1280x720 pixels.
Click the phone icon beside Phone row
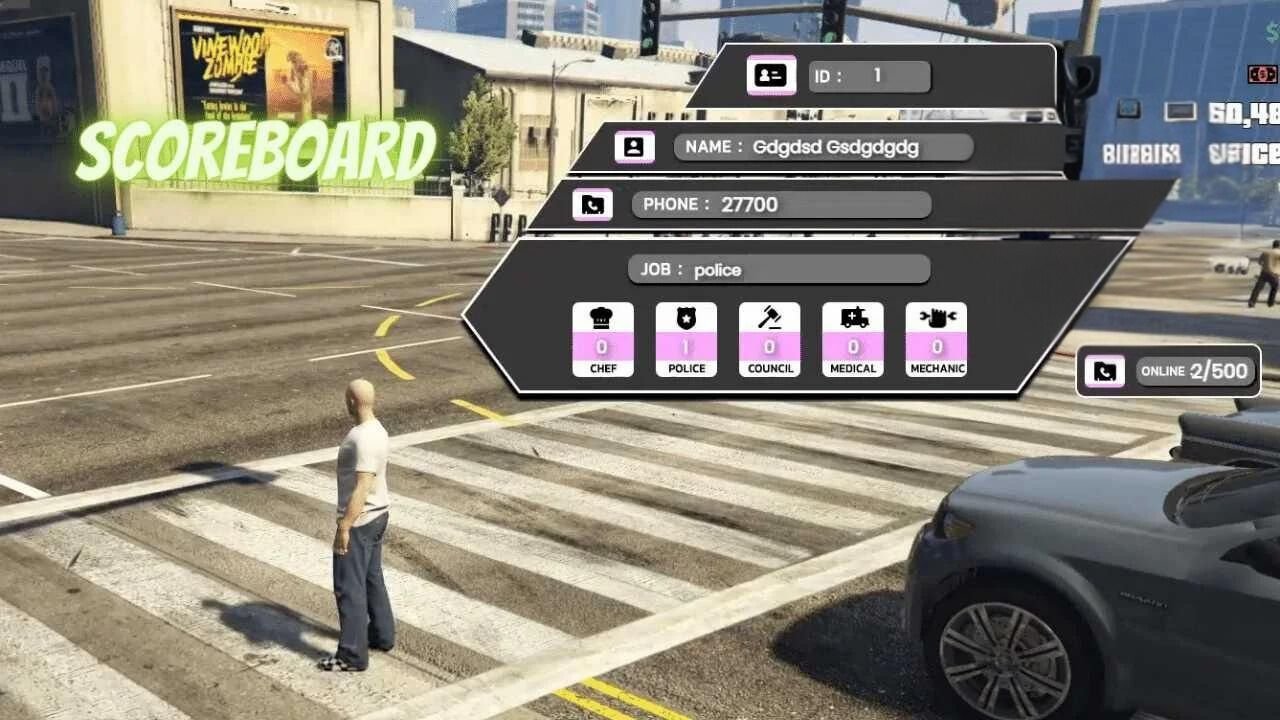[x=592, y=205]
